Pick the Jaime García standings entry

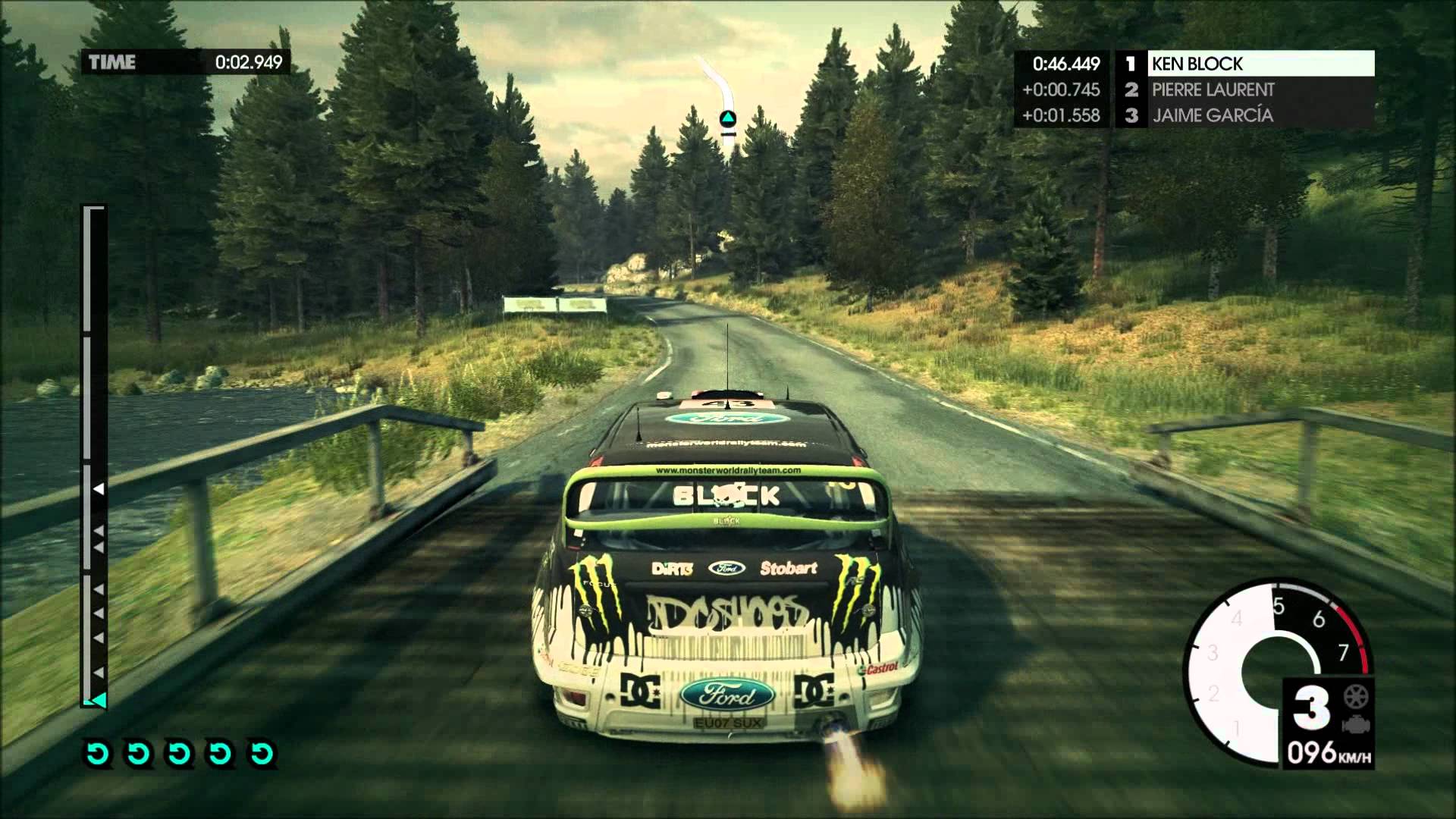1260,115
